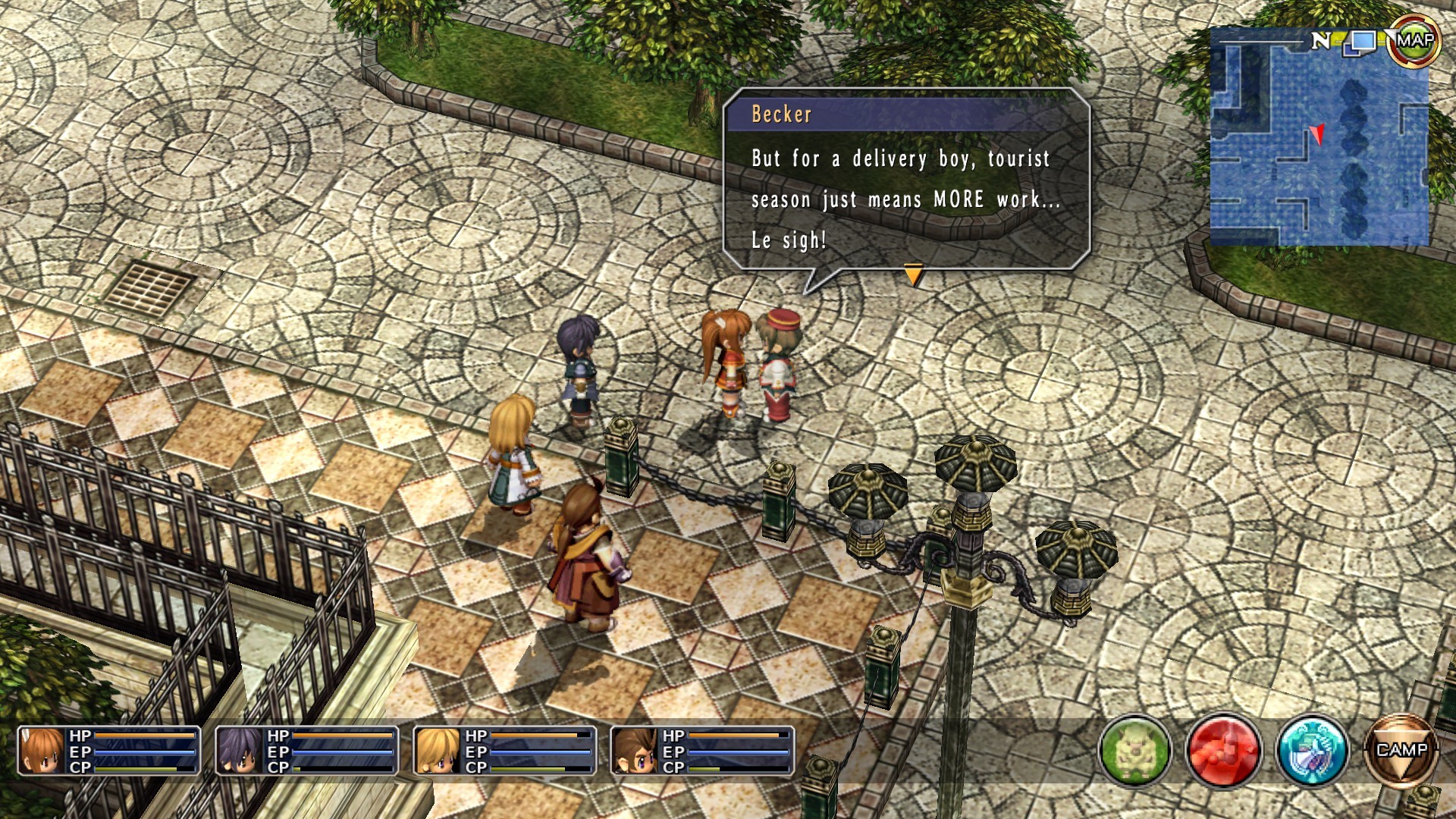Select the red round icon
The image size is (1456, 819).
point(1223,752)
